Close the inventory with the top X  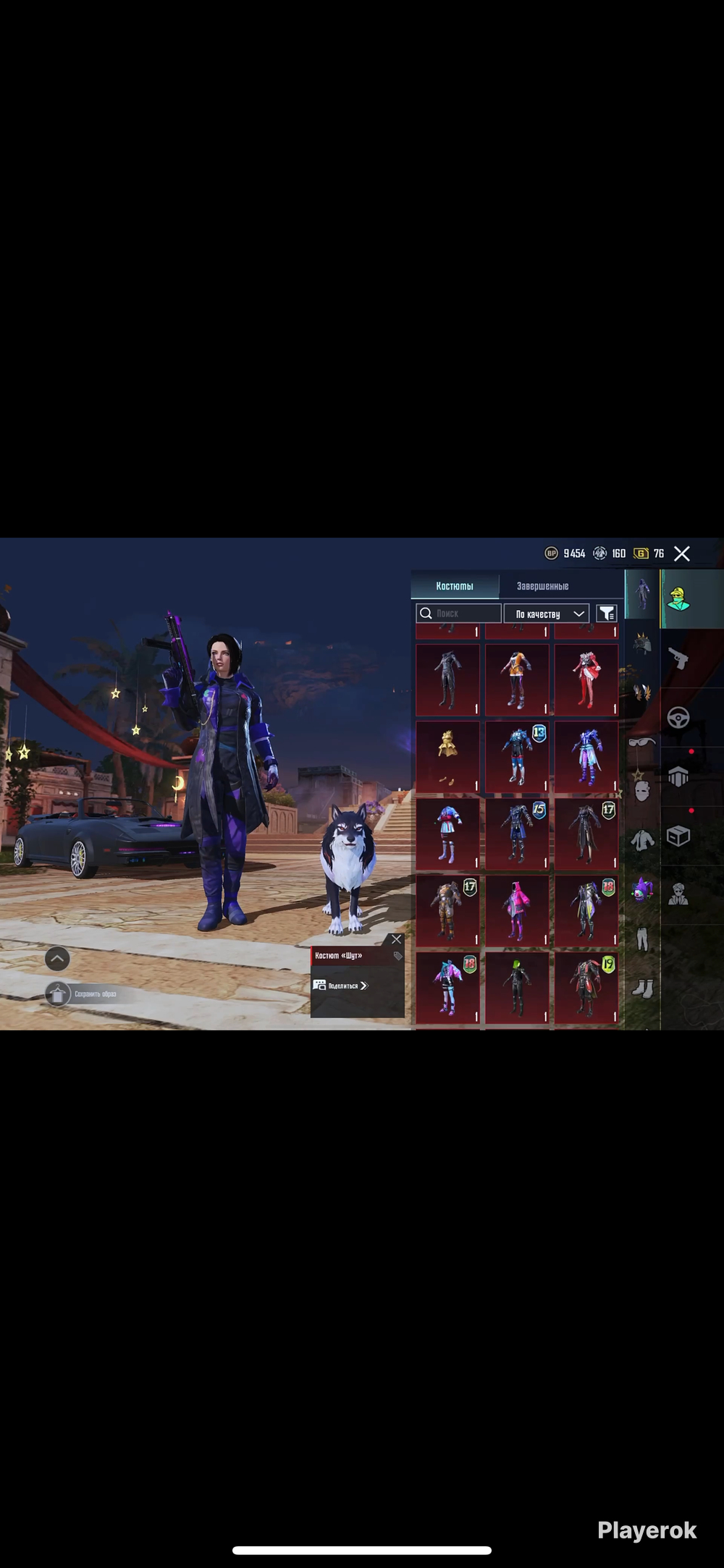pos(681,554)
